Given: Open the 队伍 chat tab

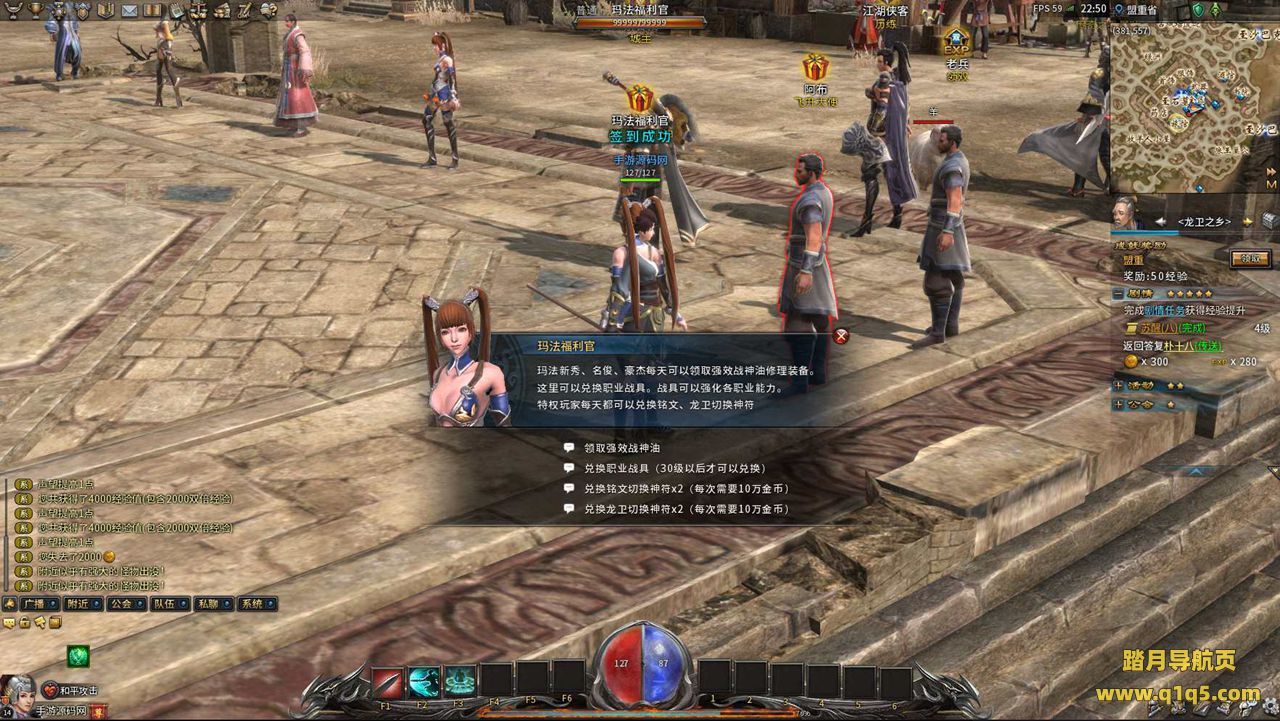Looking at the screenshot, I should tap(164, 604).
